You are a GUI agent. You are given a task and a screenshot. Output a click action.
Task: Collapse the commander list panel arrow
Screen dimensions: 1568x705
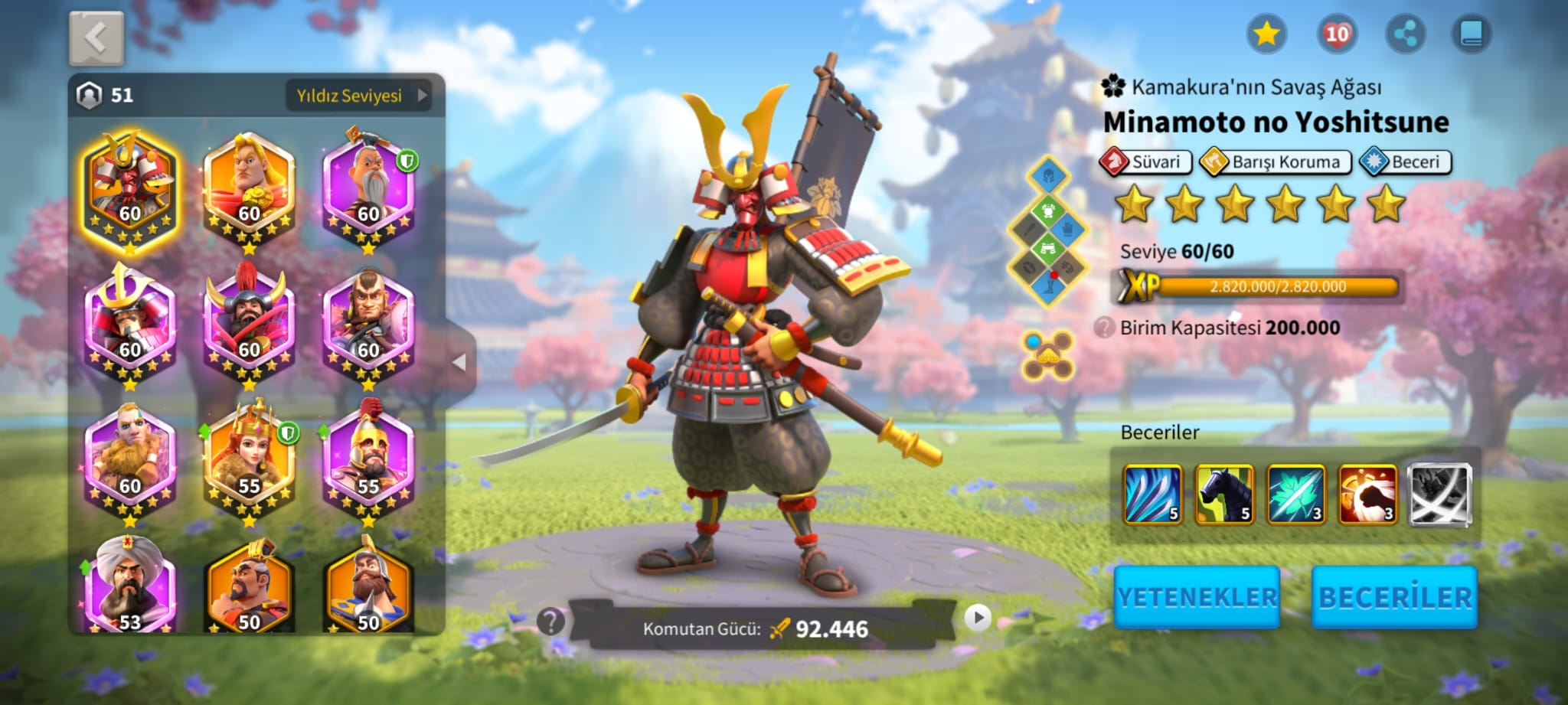459,362
